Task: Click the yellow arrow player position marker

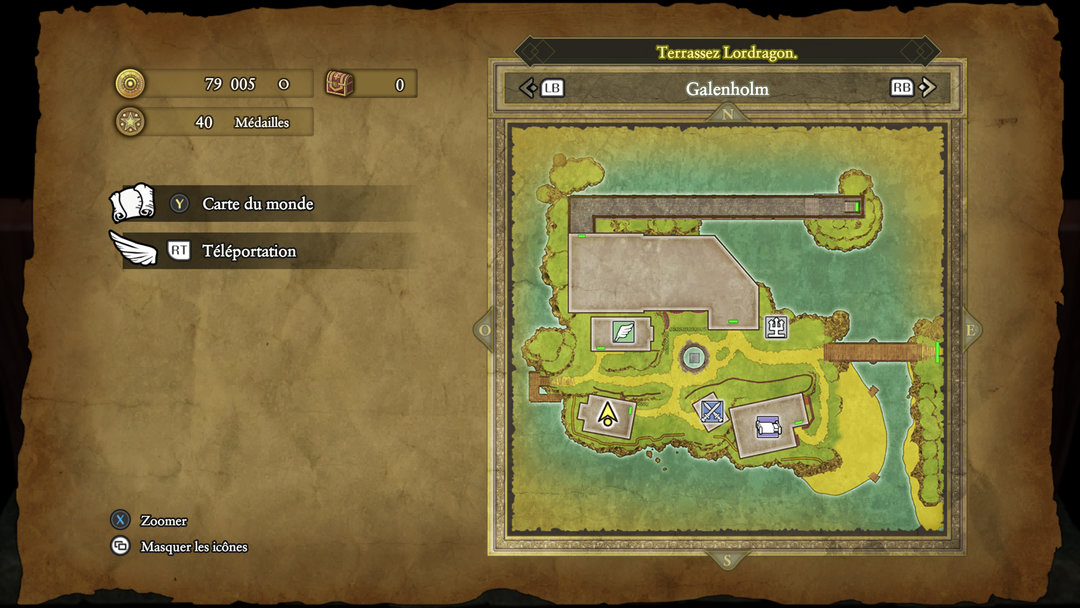Action: click(607, 413)
